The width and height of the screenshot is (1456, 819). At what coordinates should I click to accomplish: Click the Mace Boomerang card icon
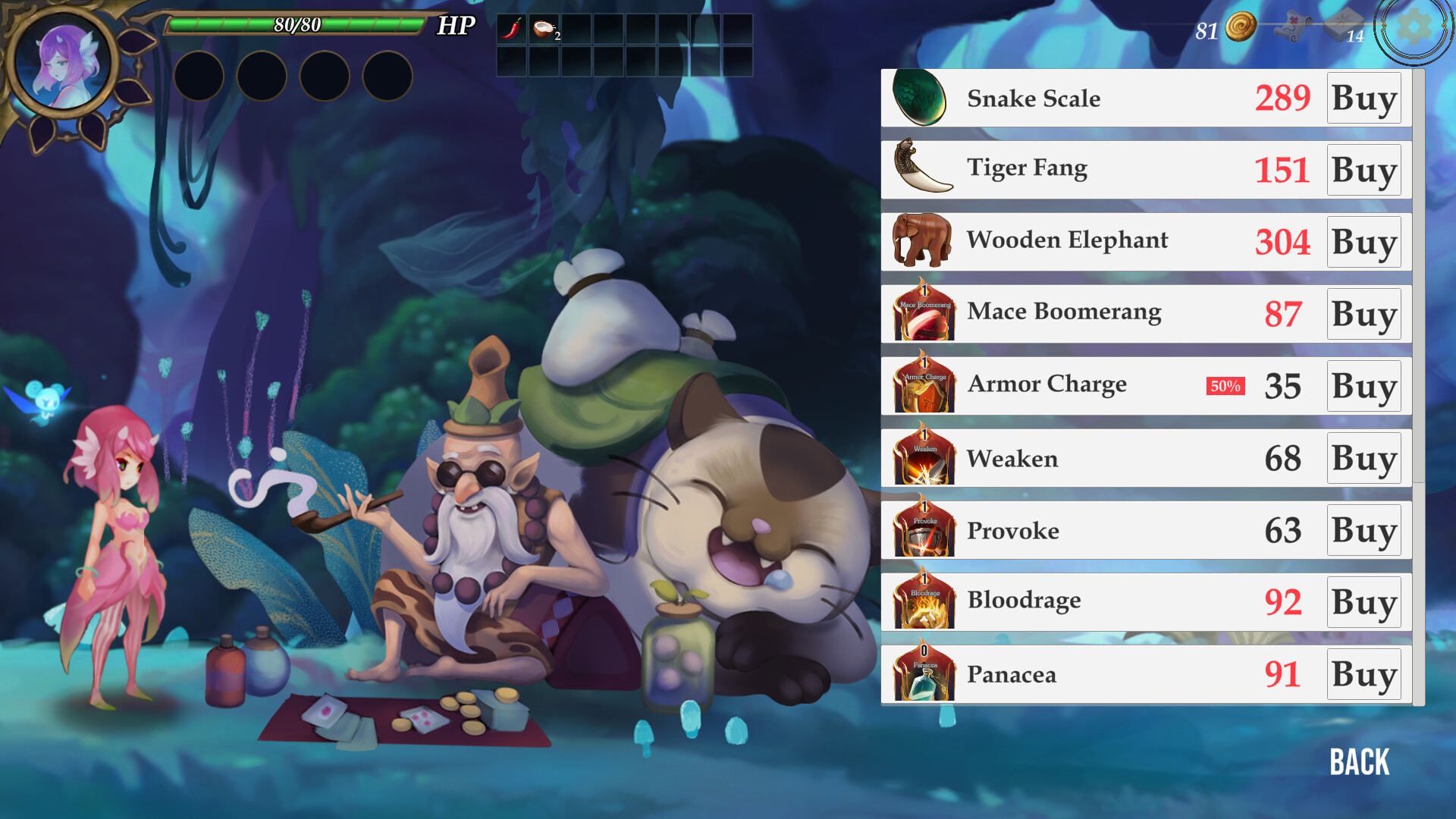[922, 312]
